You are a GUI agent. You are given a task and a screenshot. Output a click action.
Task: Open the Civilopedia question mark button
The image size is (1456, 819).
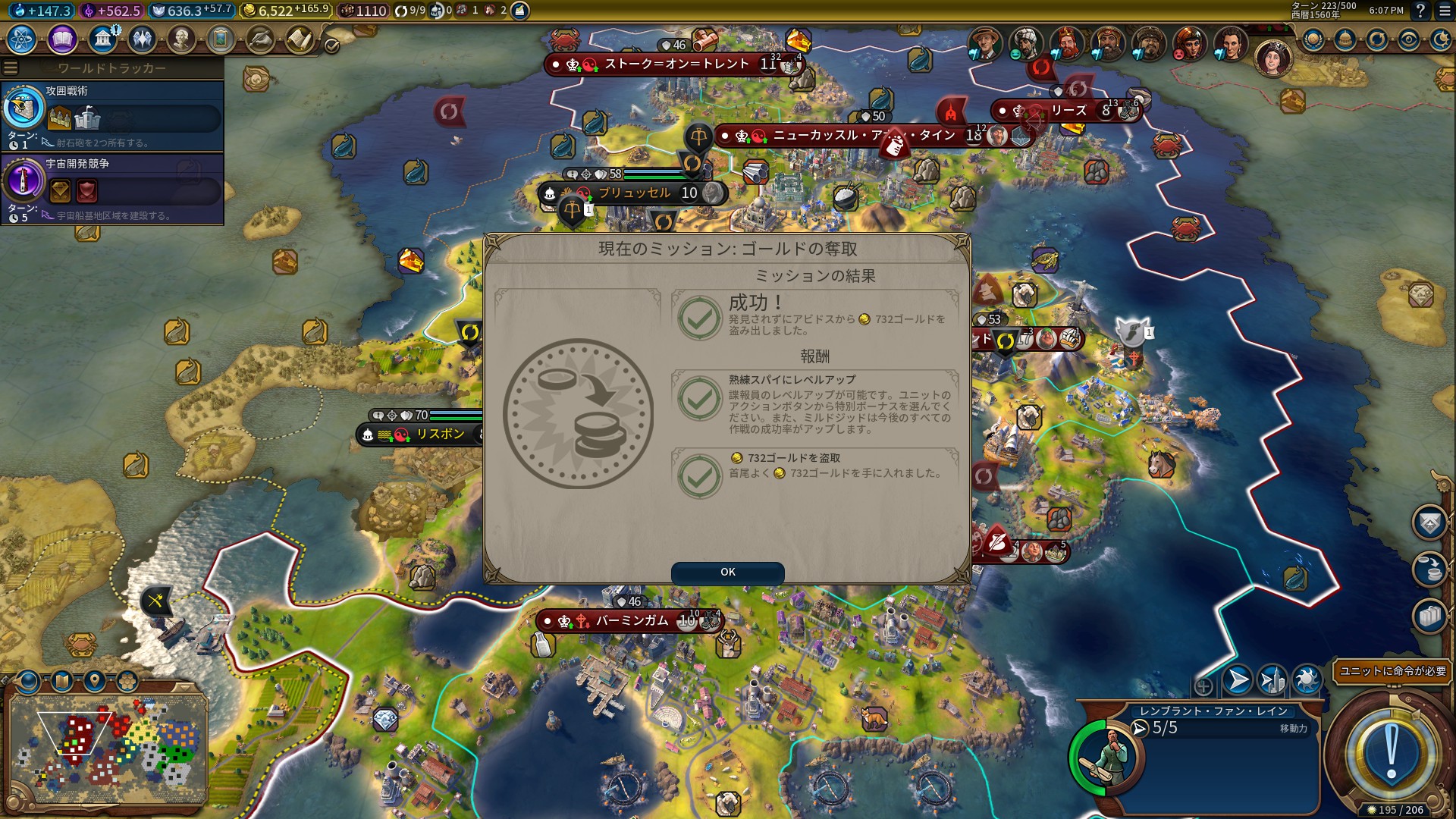(x=1420, y=11)
